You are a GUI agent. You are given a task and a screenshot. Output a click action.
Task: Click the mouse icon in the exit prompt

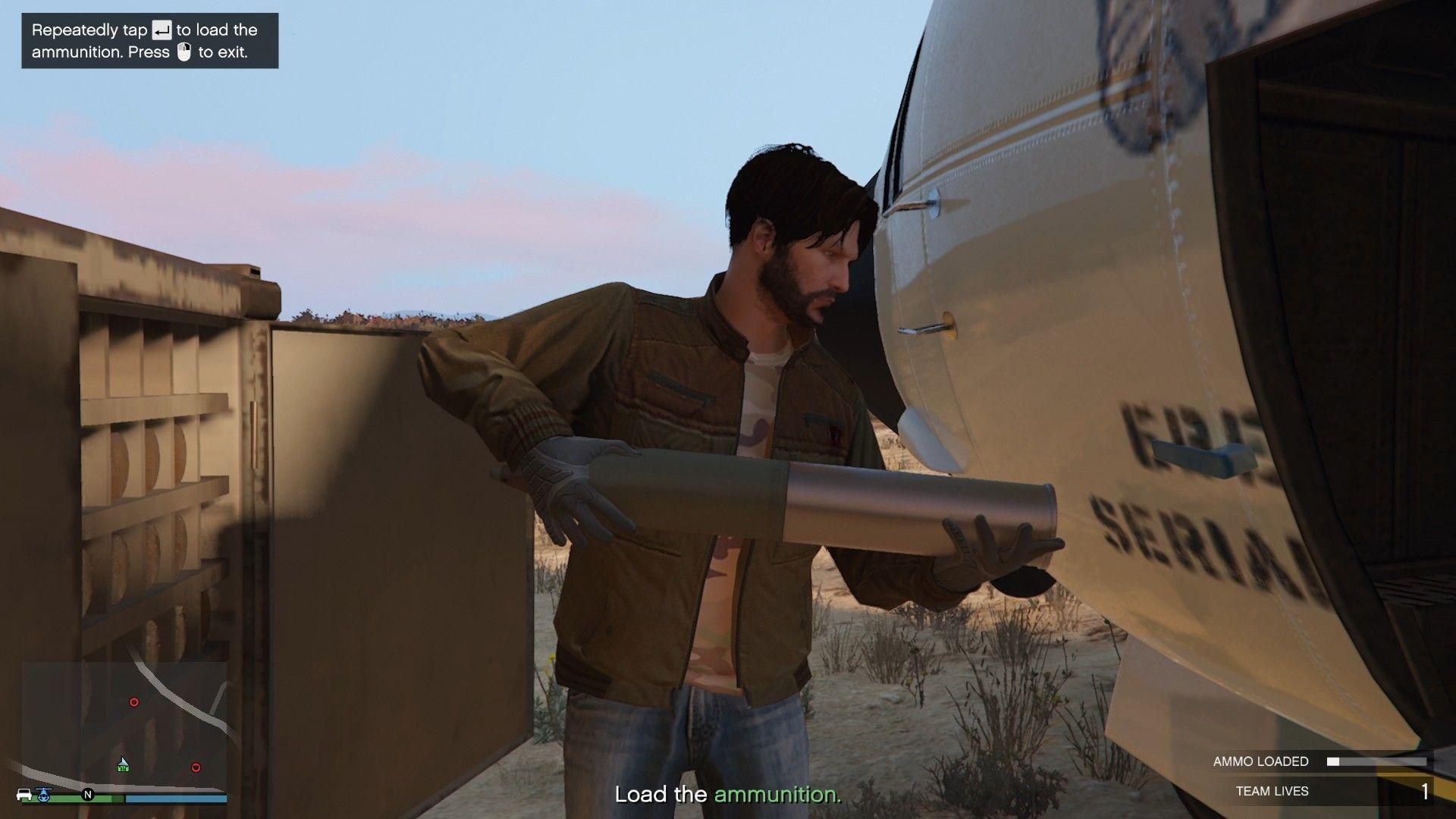[184, 52]
